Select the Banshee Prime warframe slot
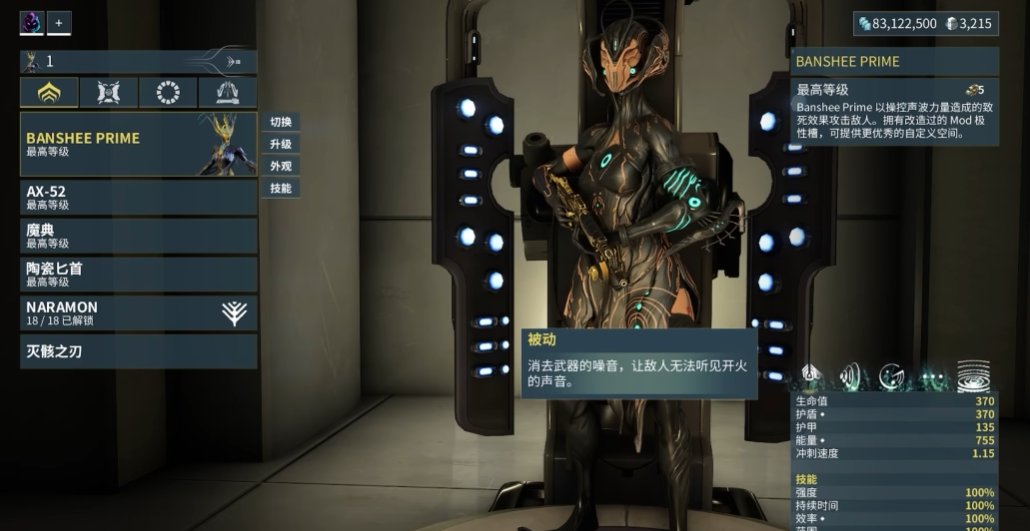 point(138,145)
